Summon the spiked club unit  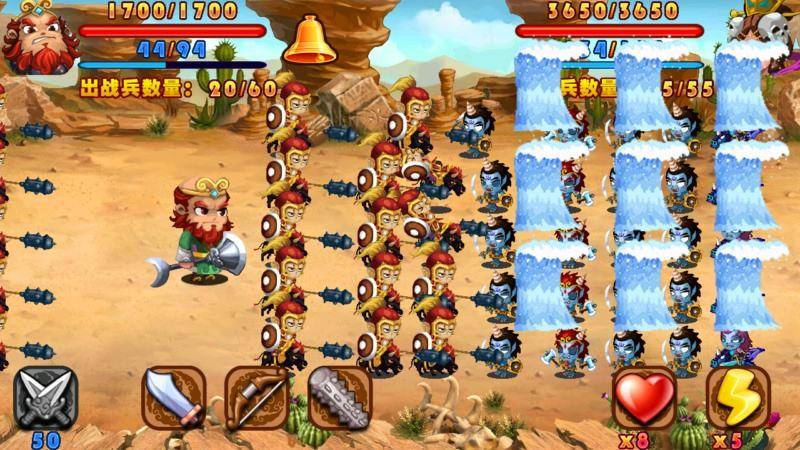coord(339,397)
